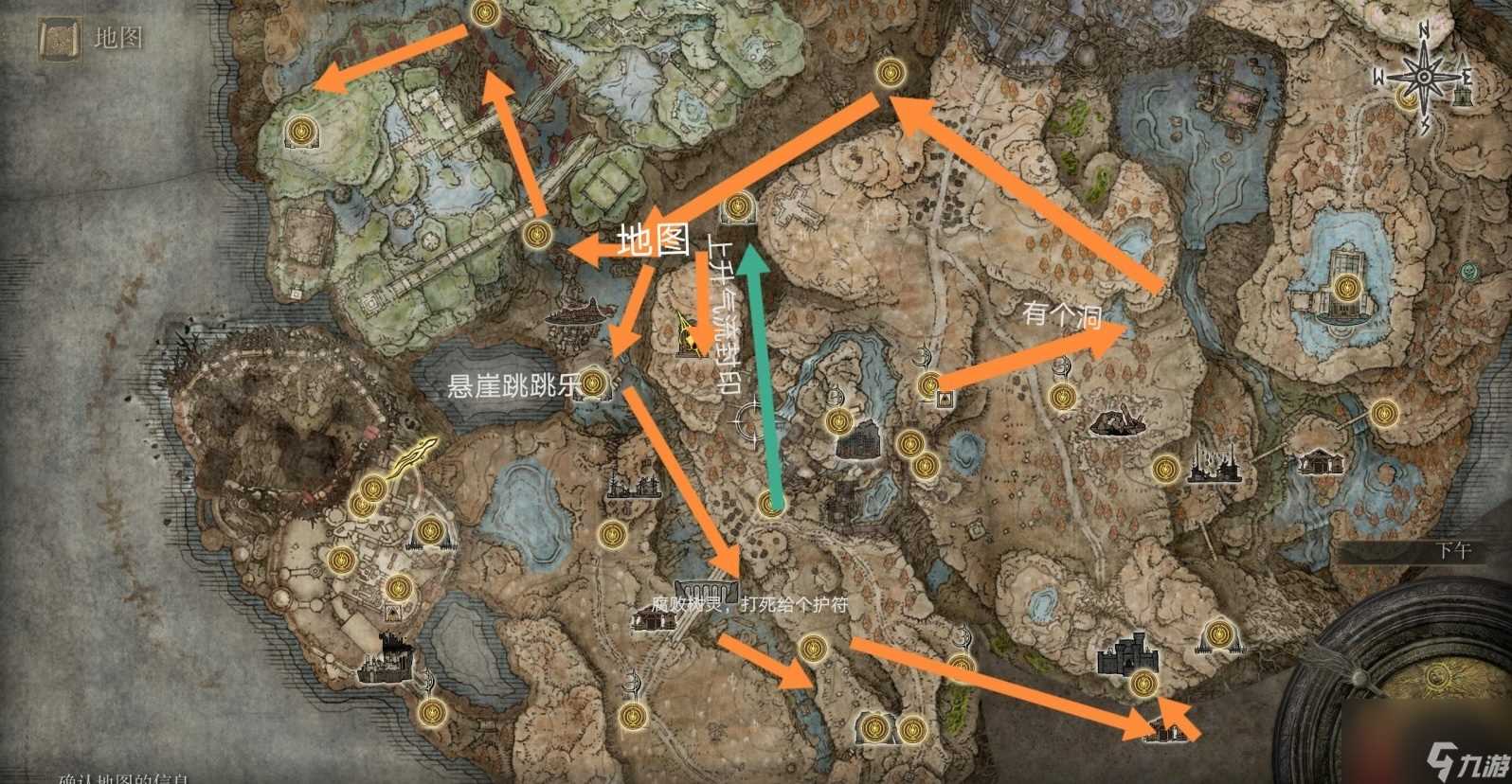Select the grace just below the black castle icon
The image size is (1512, 784).
point(1144,682)
